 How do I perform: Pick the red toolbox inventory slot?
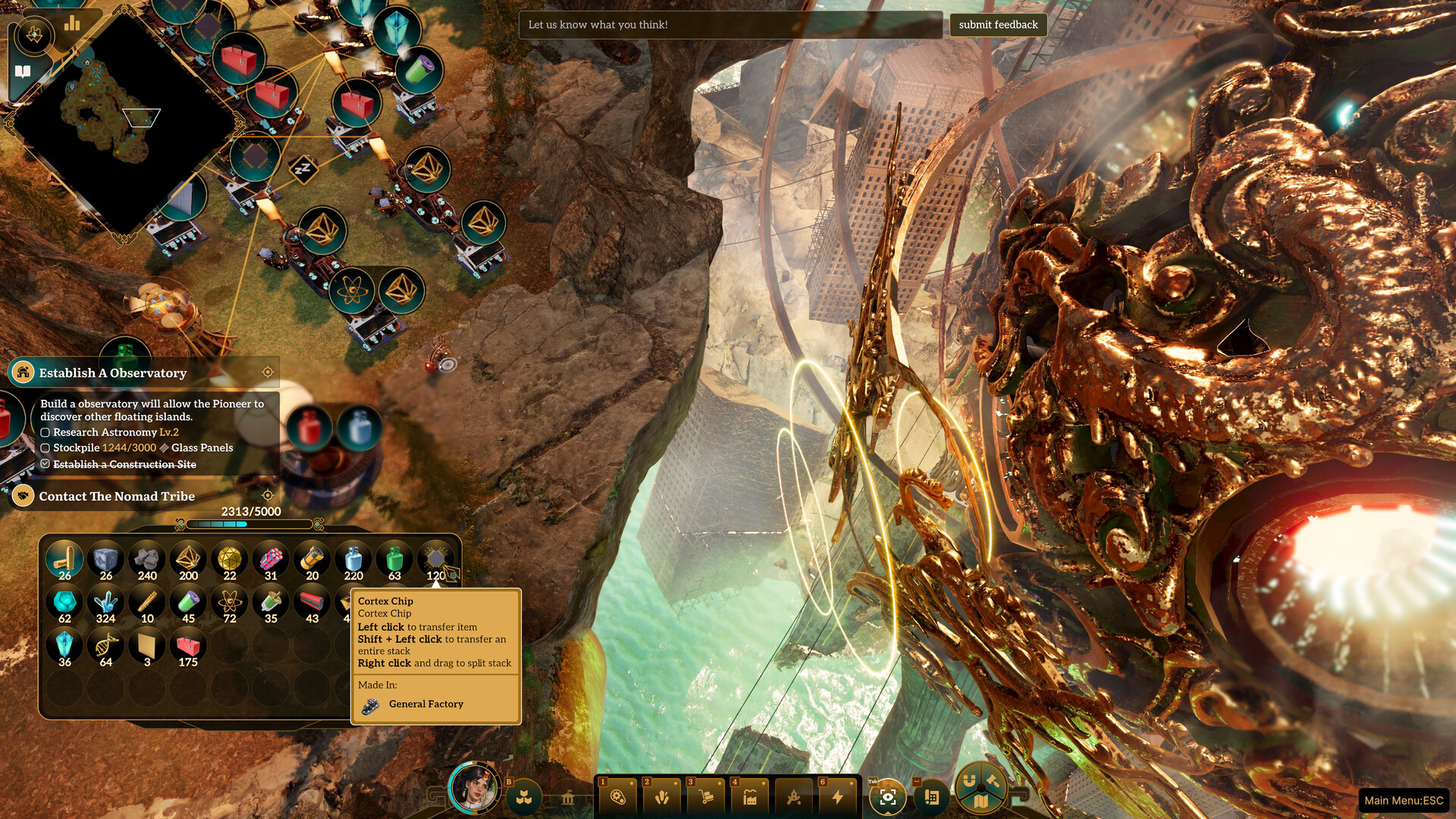point(188,648)
